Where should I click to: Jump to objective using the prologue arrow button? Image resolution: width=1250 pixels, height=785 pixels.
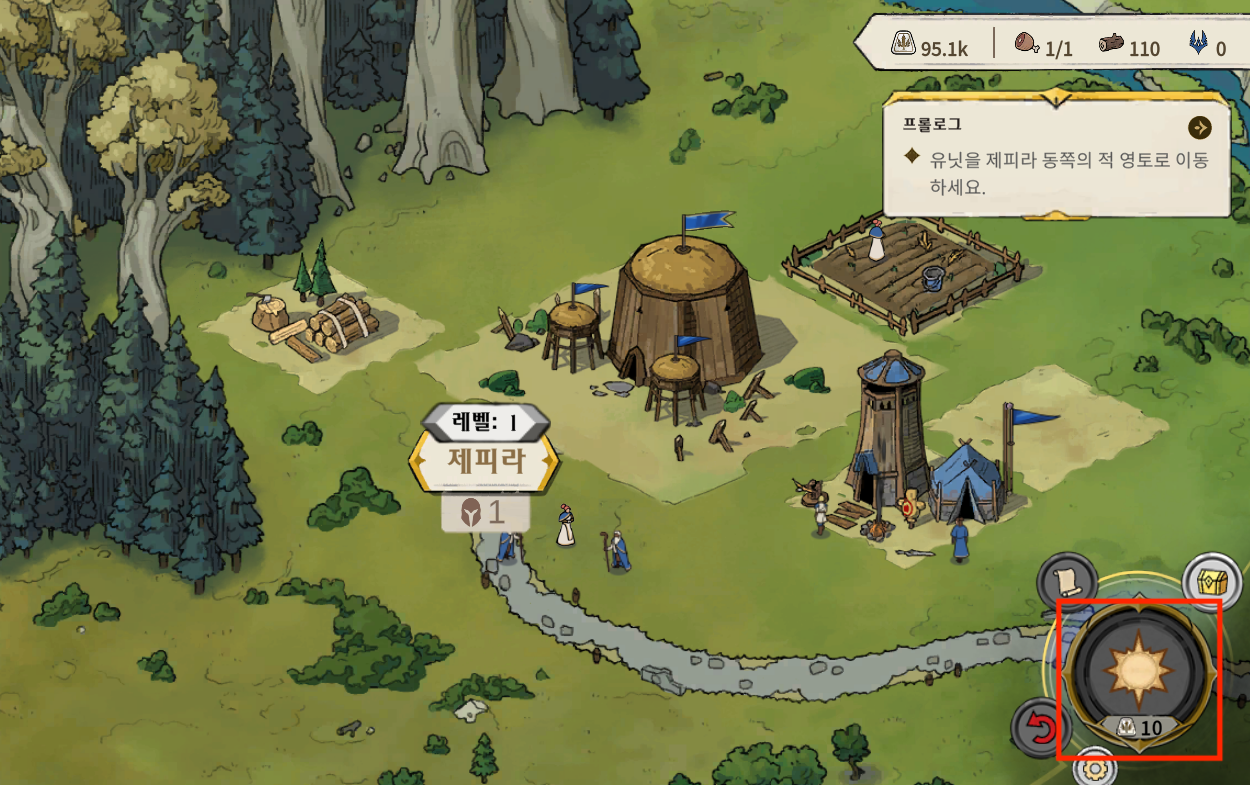pyautogui.click(x=1199, y=128)
